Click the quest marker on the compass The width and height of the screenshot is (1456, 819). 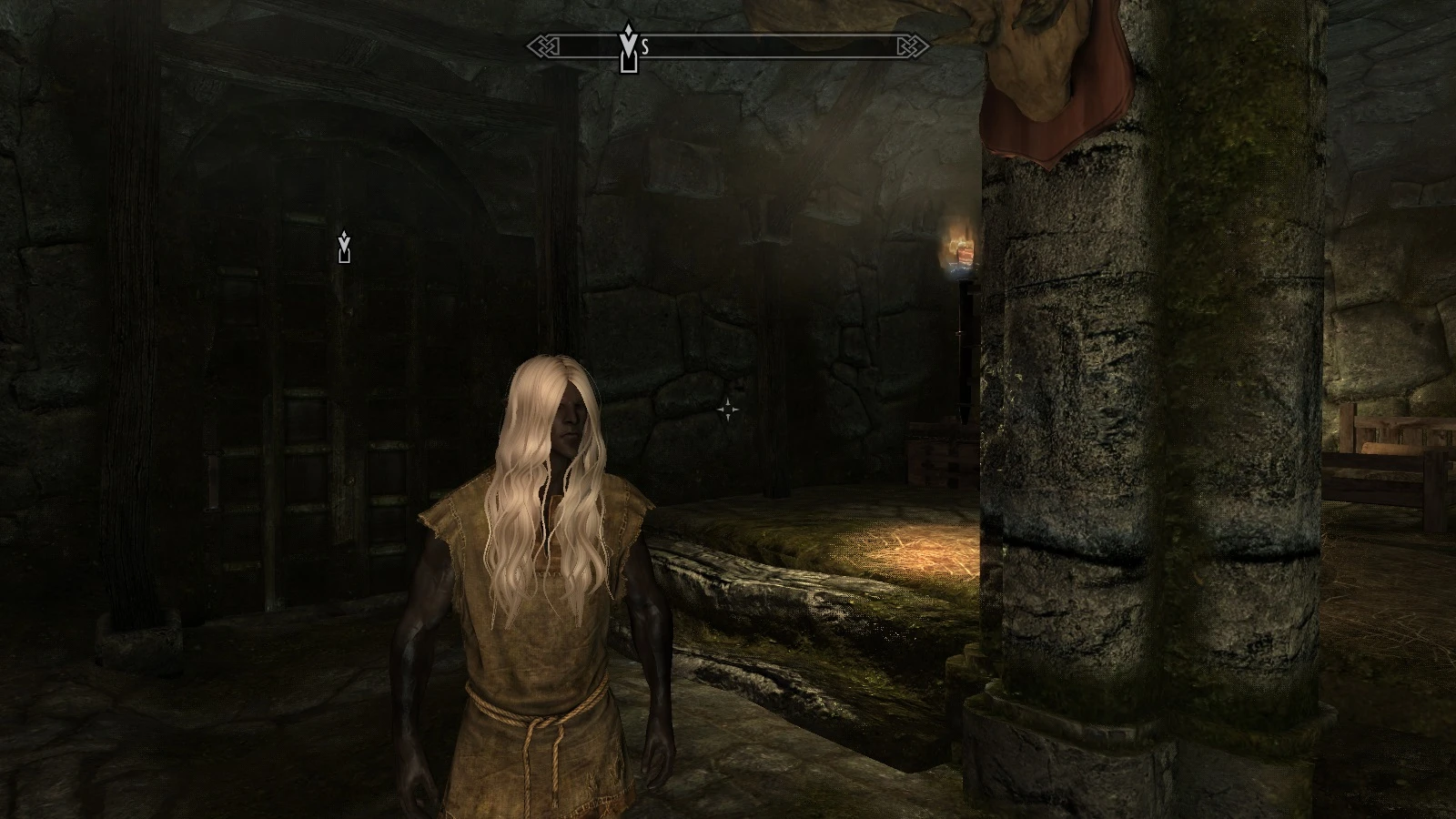pyautogui.click(x=628, y=47)
